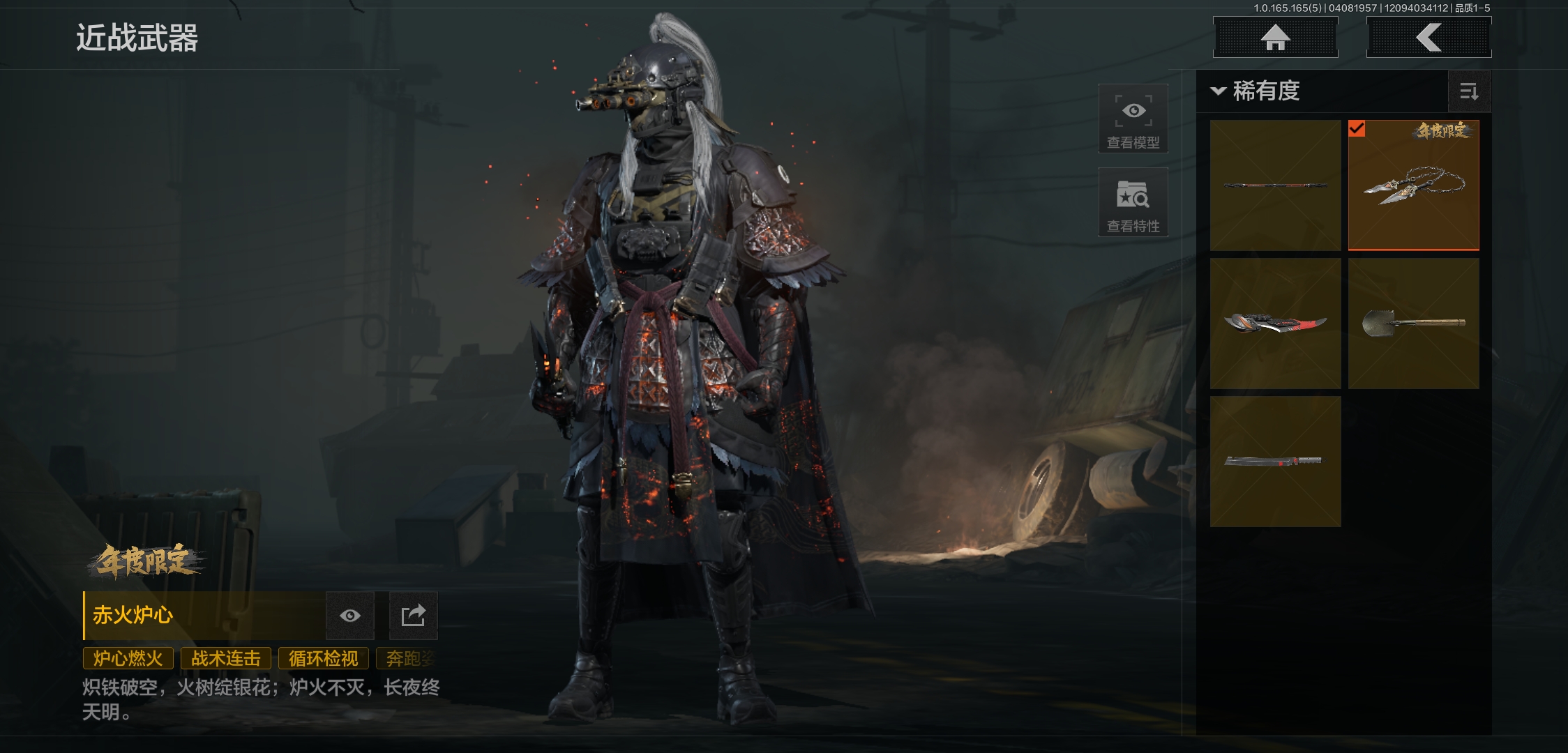Open 查看特性 to view traits
Image resolution: width=1568 pixels, height=753 pixels.
pyautogui.click(x=1133, y=202)
